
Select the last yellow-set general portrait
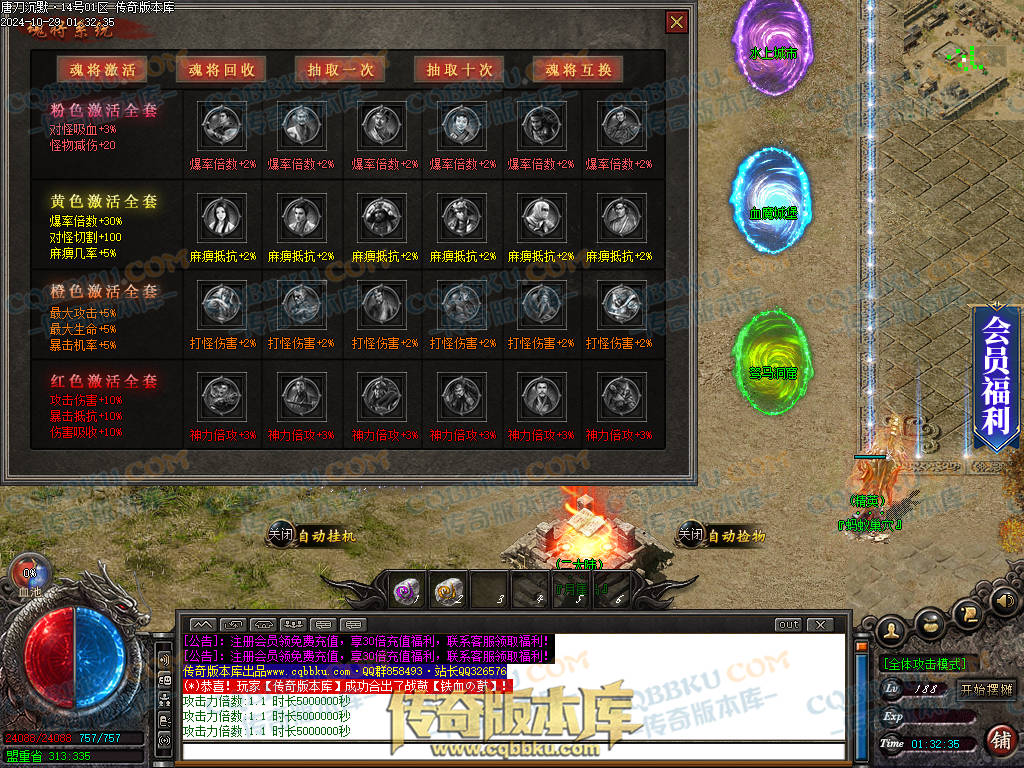pyautogui.click(x=617, y=216)
